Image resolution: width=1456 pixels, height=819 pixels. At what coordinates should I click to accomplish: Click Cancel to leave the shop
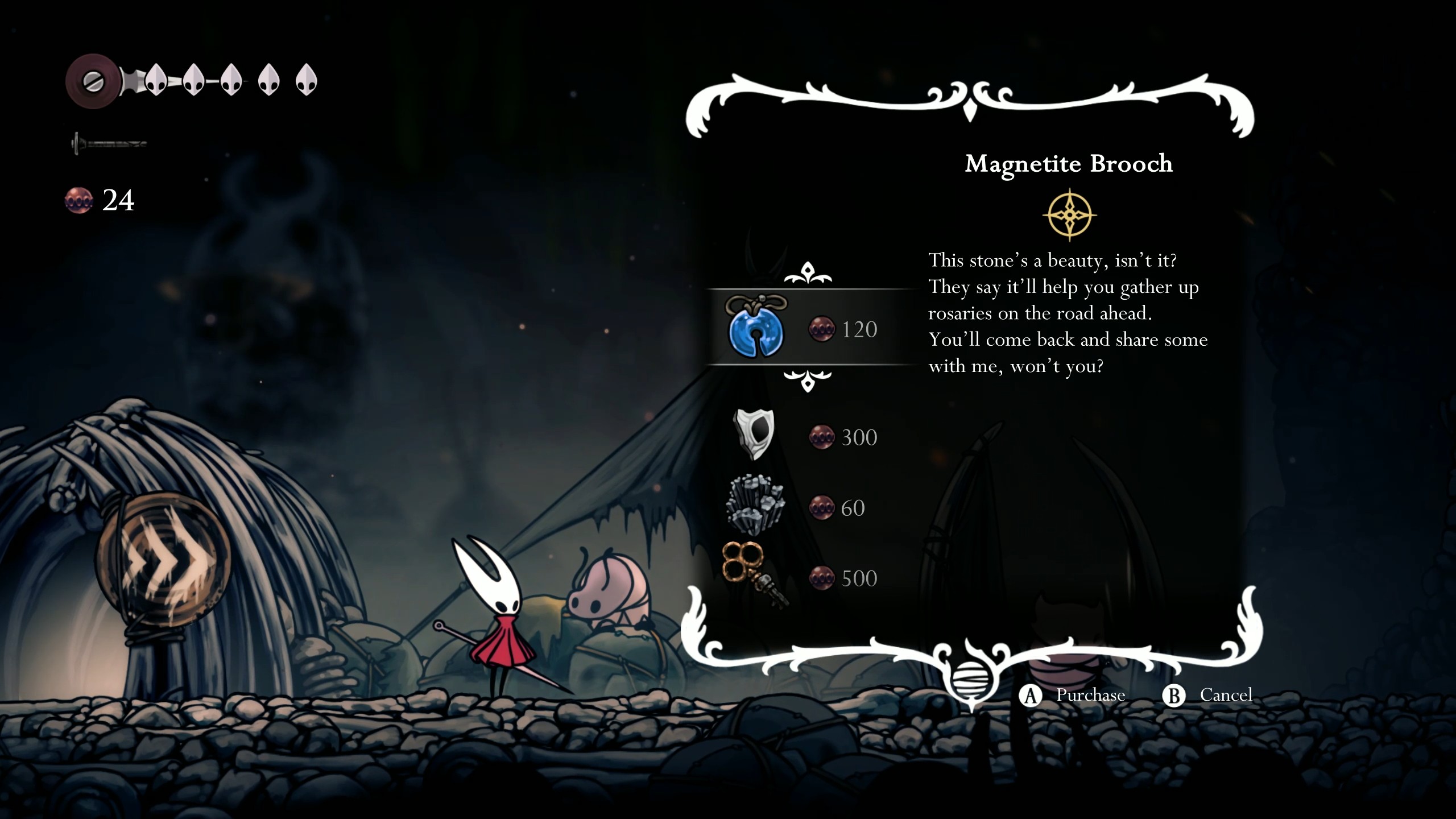[x=1225, y=694]
